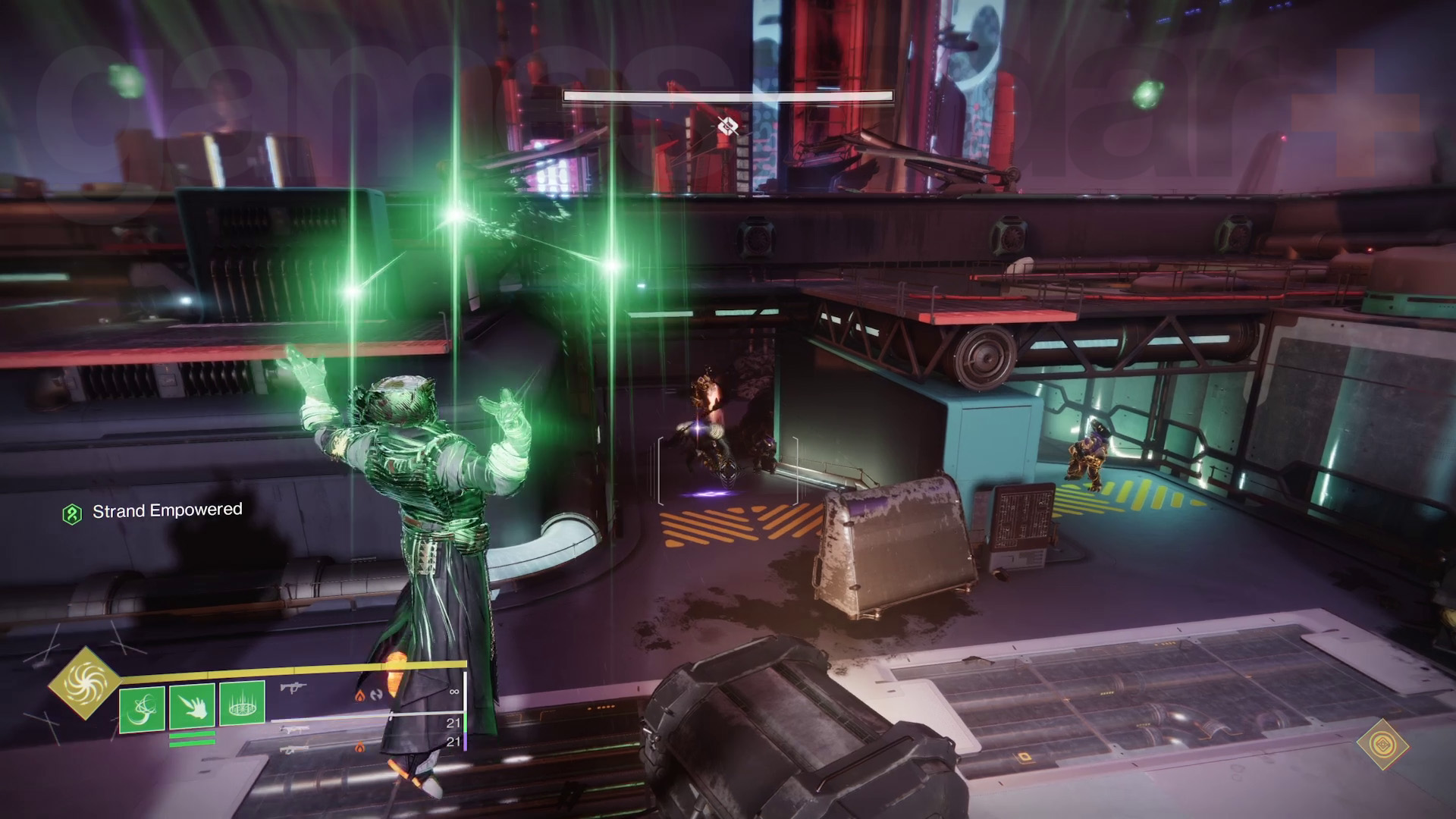Select the equipped submachine gun icon
This screenshot has width=1456, height=819.
(294, 689)
